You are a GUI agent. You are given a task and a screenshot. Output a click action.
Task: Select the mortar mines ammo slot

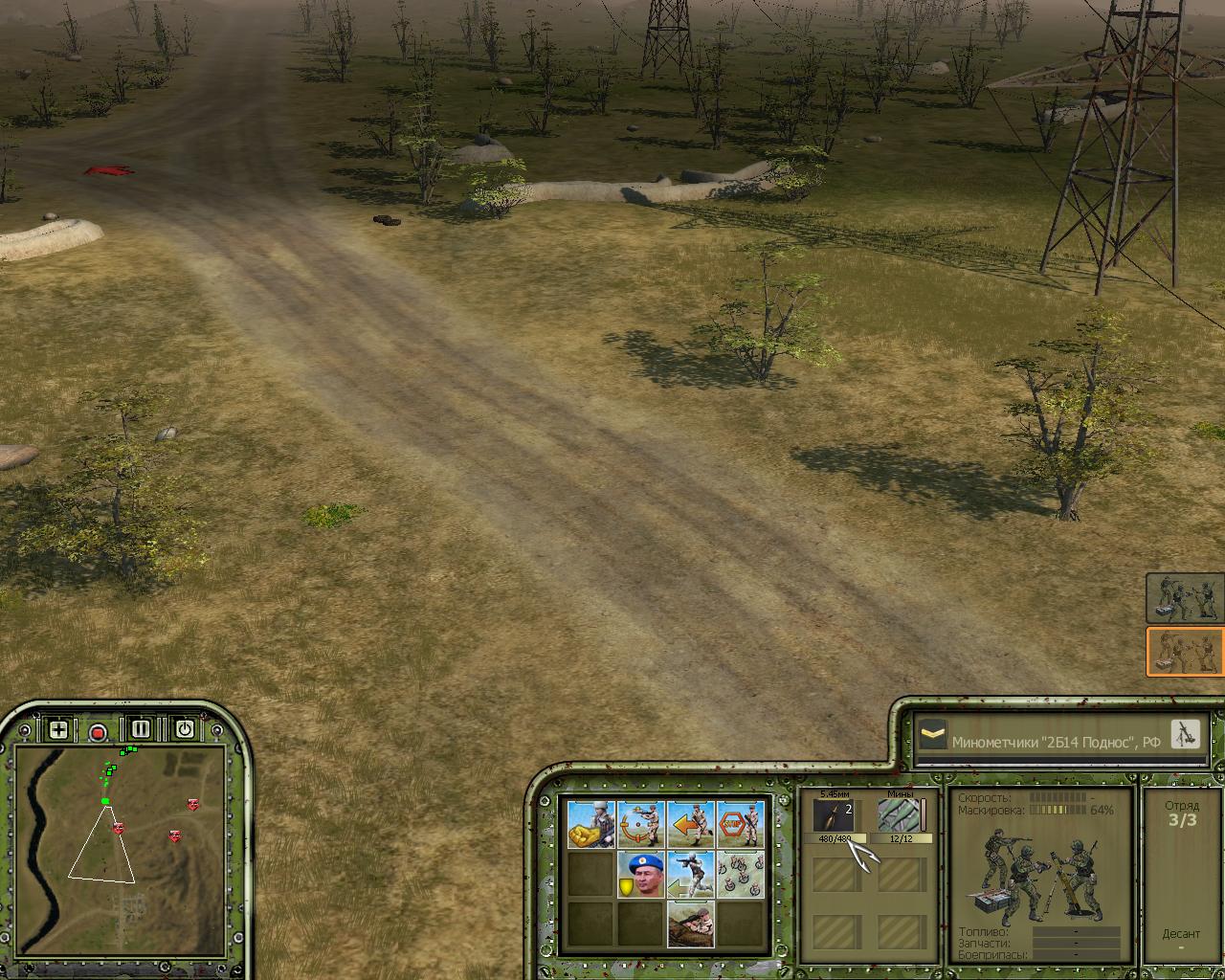coord(900,816)
